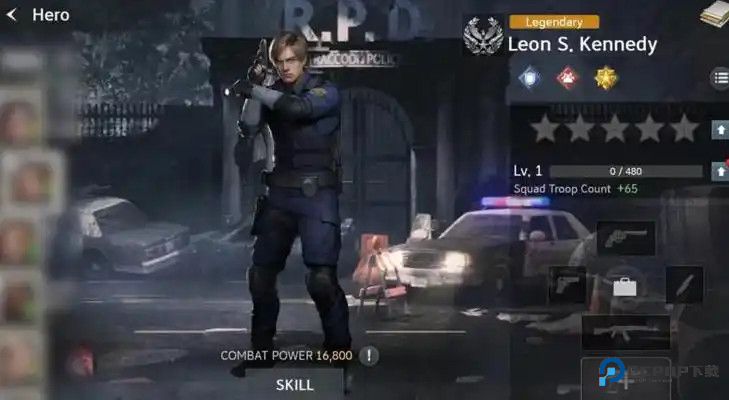Tap the blue shield trait icon
This screenshot has width=729, height=400.
(x=530, y=78)
